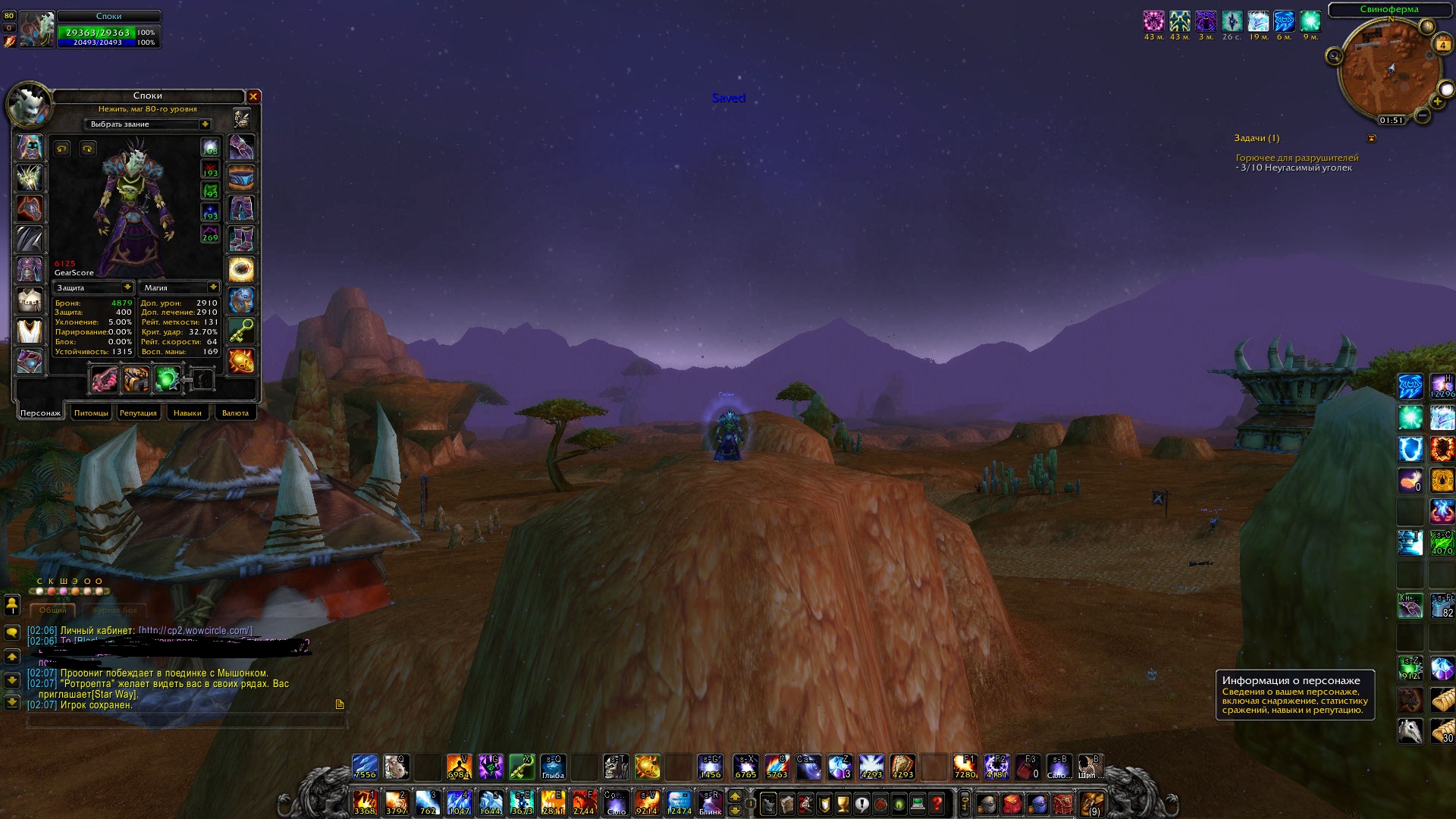Click the minimap zoom-out minus button
Viewport: 1456px width, 819px height.
click(x=1423, y=115)
